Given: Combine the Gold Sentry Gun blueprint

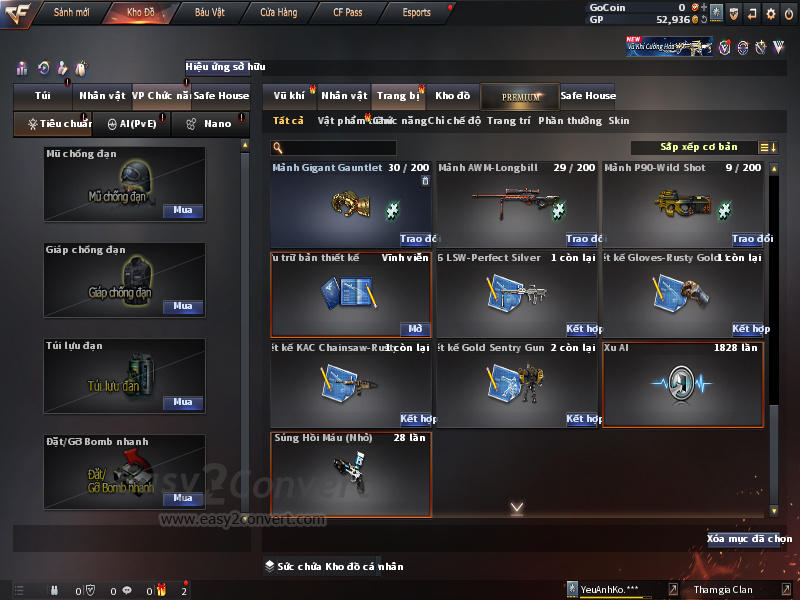Looking at the screenshot, I should pos(583,419).
